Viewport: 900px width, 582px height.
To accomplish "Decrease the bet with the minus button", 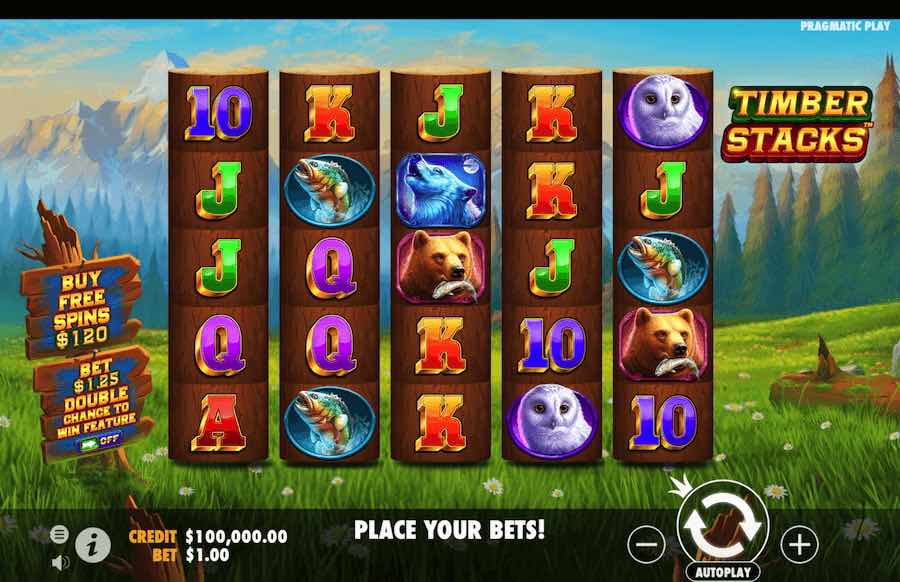I will pyautogui.click(x=647, y=544).
